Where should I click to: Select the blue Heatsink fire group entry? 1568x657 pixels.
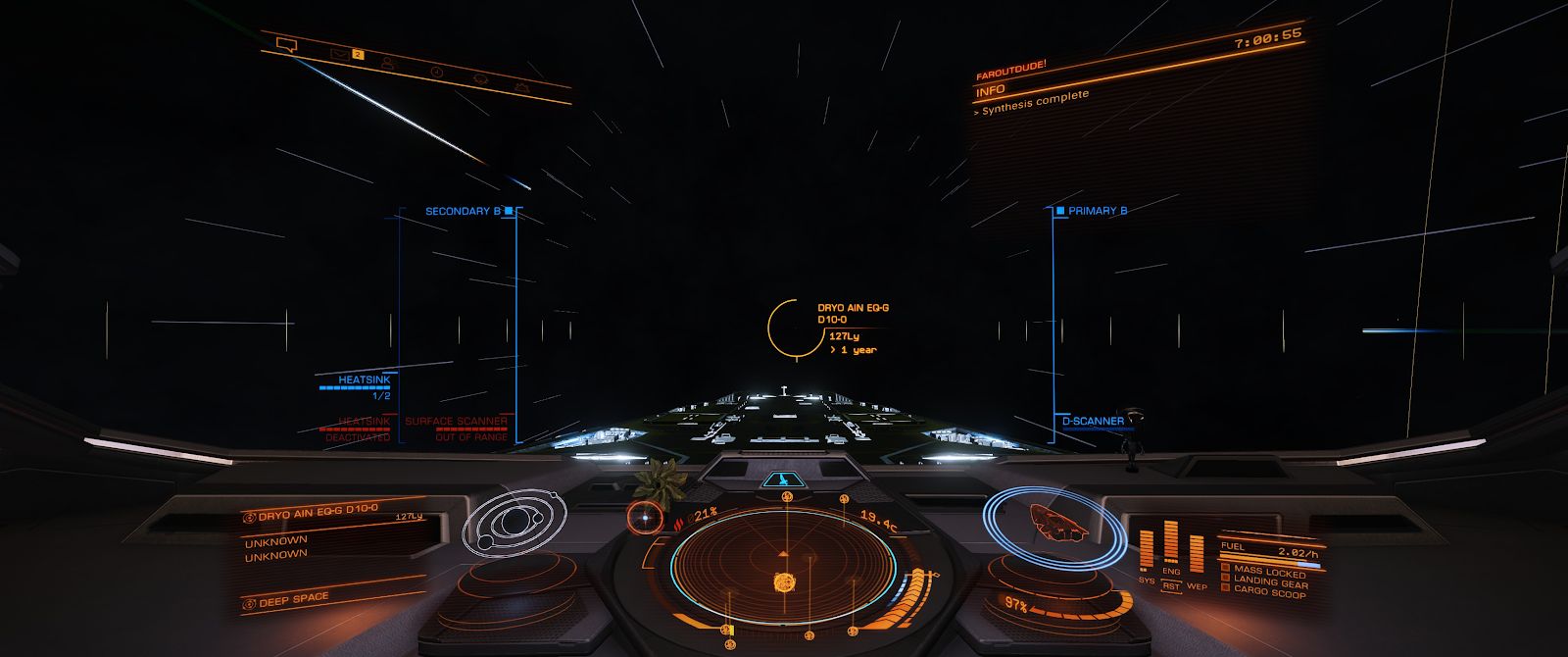(364, 380)
